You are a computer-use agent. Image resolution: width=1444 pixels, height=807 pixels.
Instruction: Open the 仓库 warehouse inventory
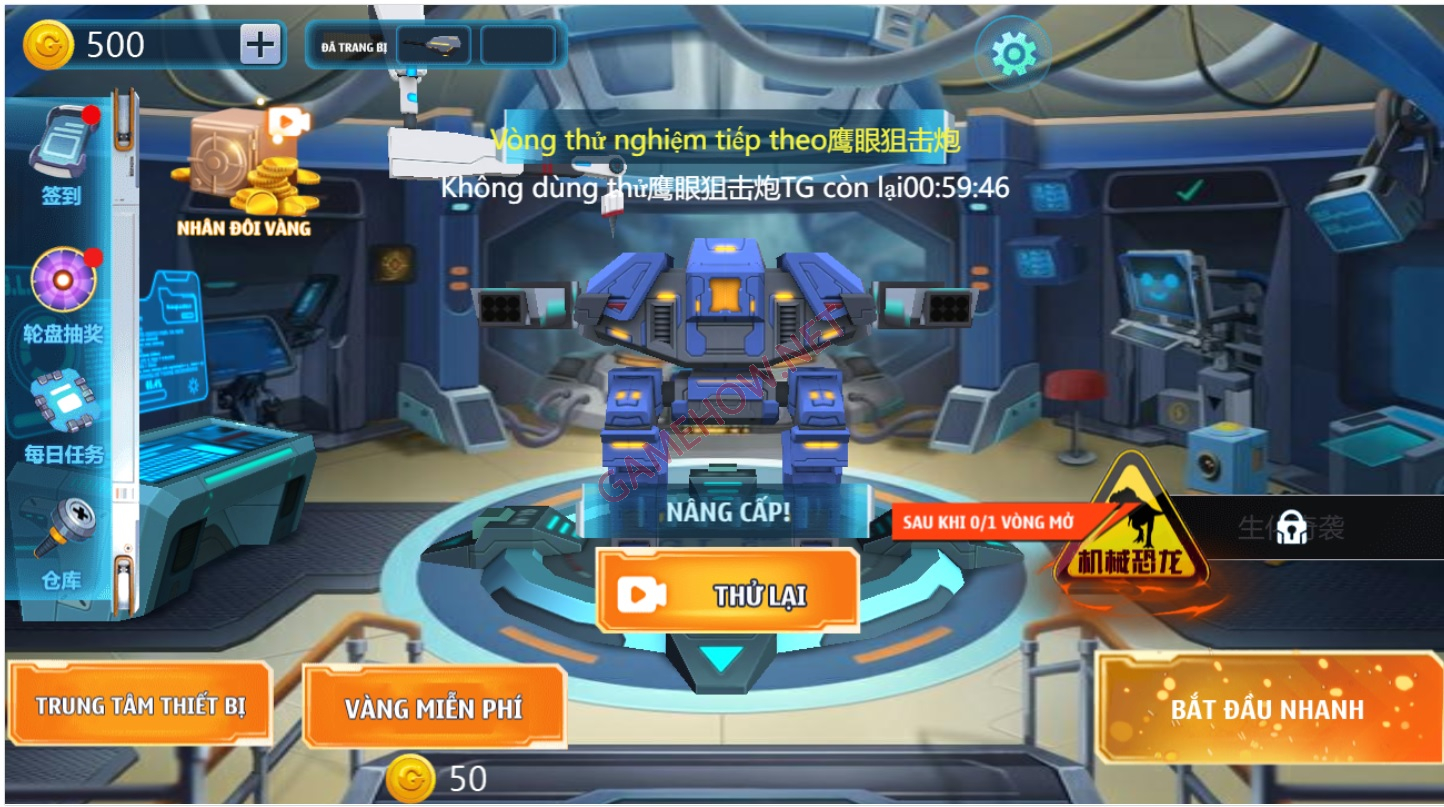[x=64, y=530]
